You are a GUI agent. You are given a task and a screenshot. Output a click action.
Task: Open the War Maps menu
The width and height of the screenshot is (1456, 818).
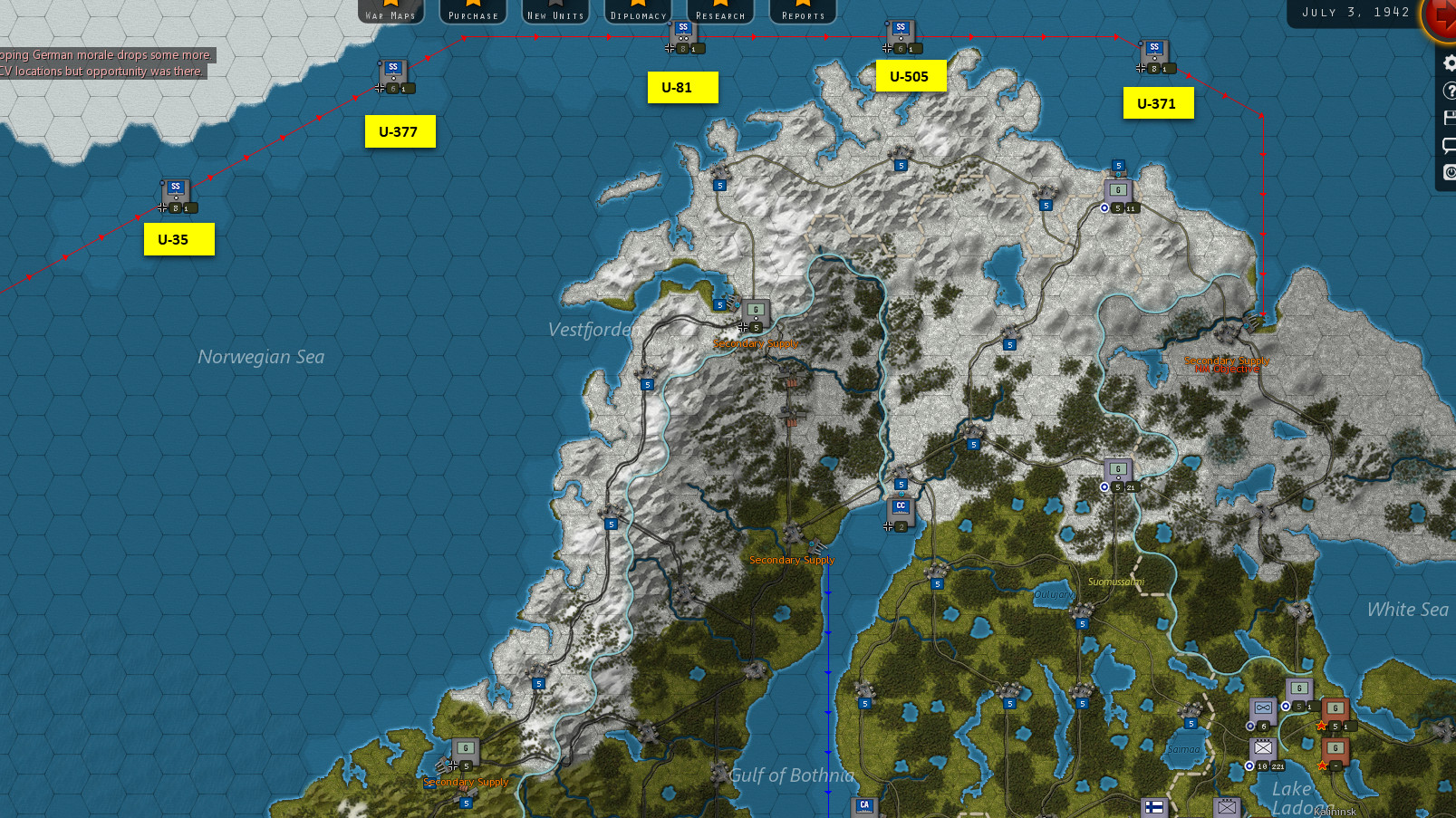(x=391, y=11)
